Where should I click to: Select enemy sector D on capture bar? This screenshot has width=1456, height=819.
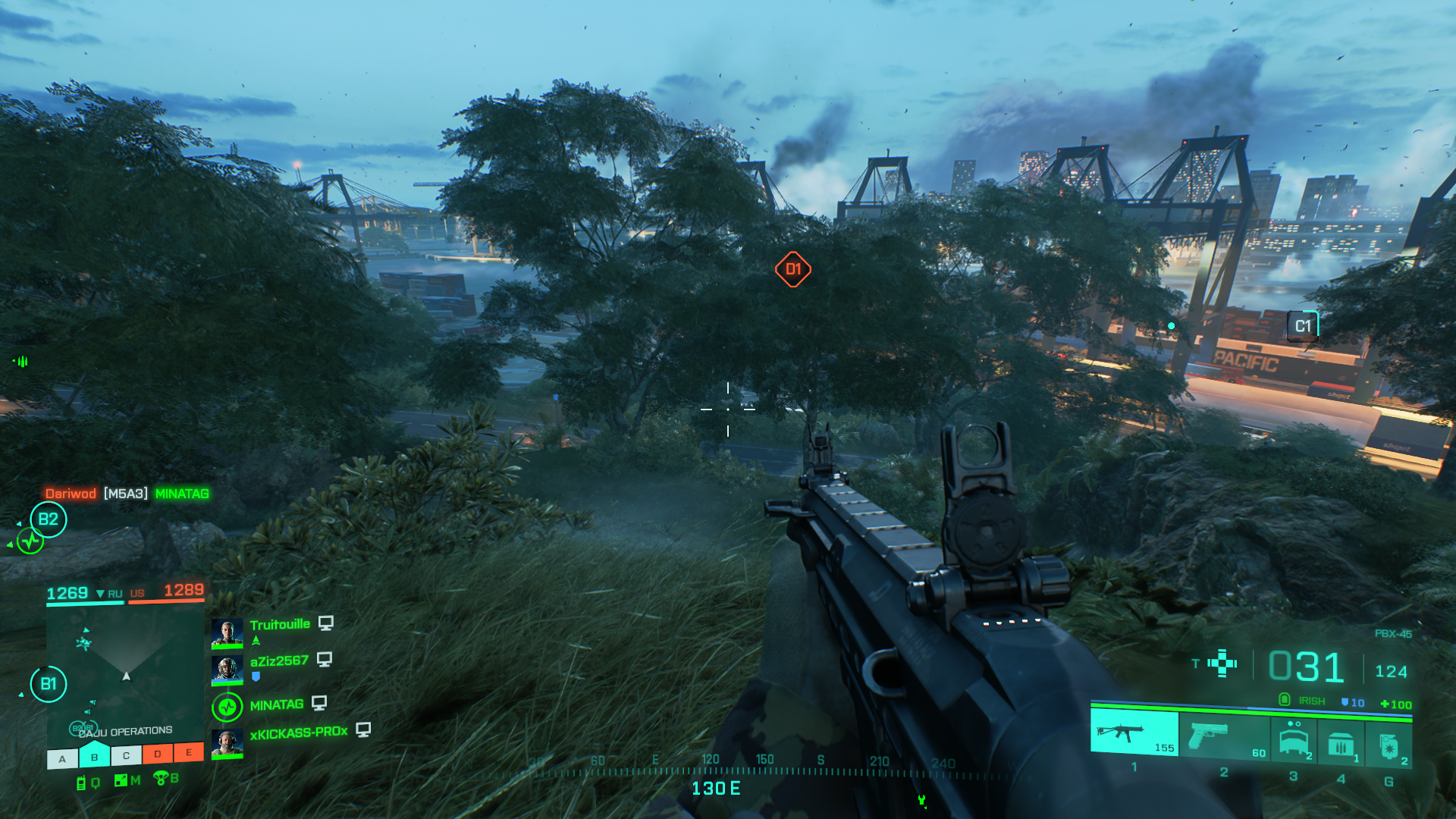158,754
